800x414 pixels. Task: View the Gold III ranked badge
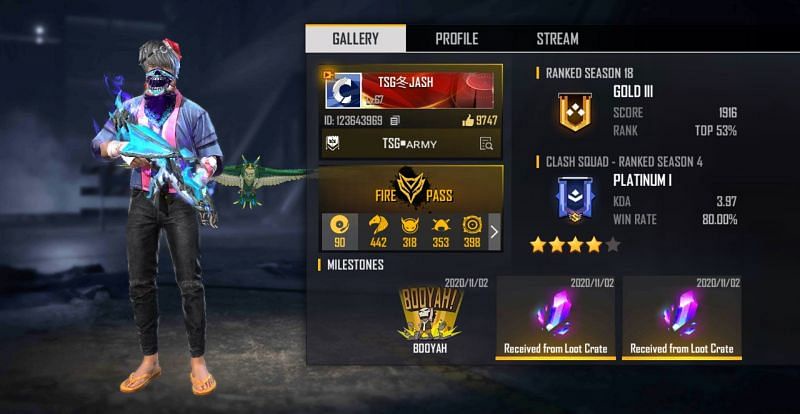(x=573, y=110)
